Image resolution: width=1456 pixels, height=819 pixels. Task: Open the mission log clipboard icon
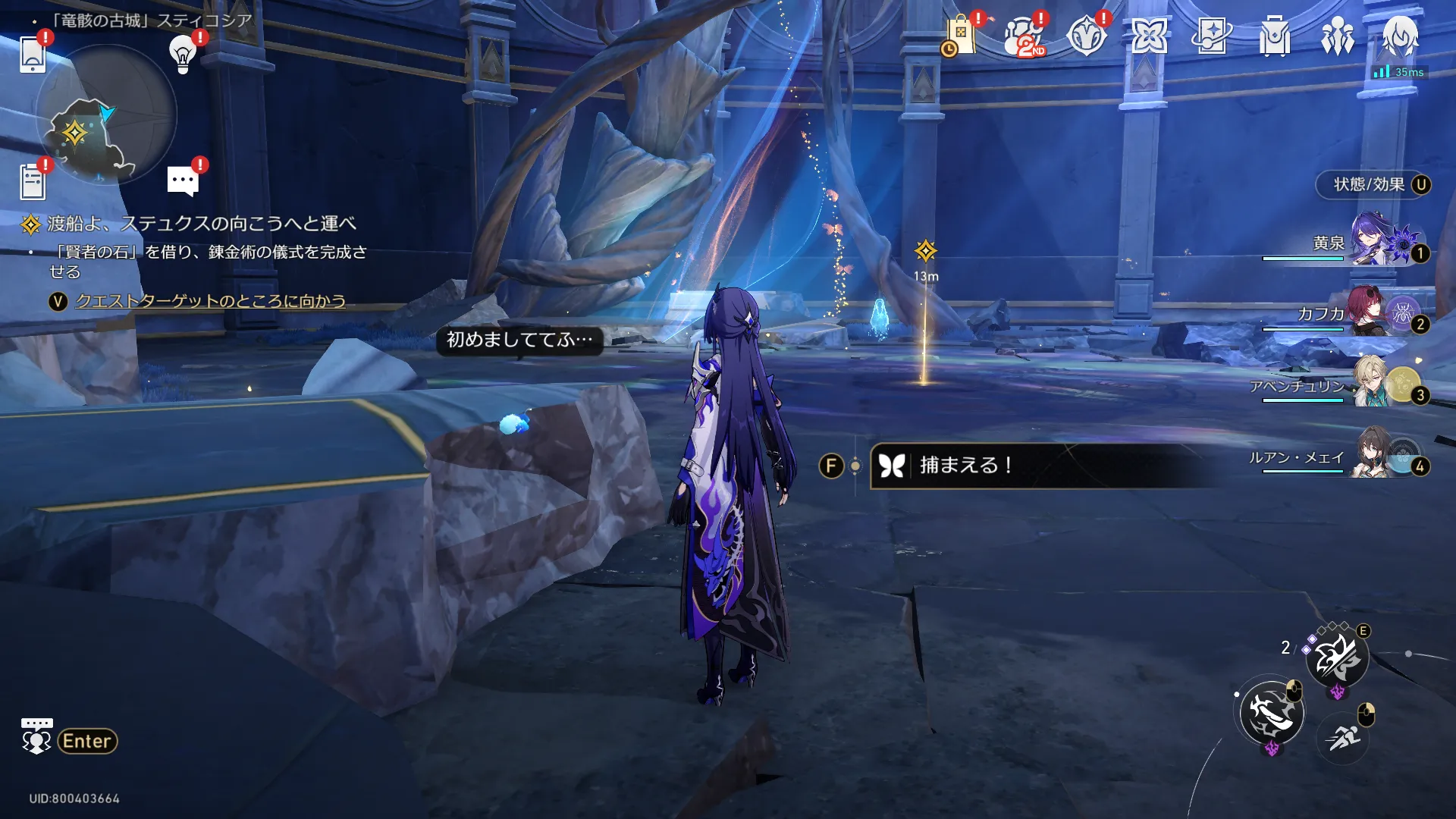tap(33, 182)
